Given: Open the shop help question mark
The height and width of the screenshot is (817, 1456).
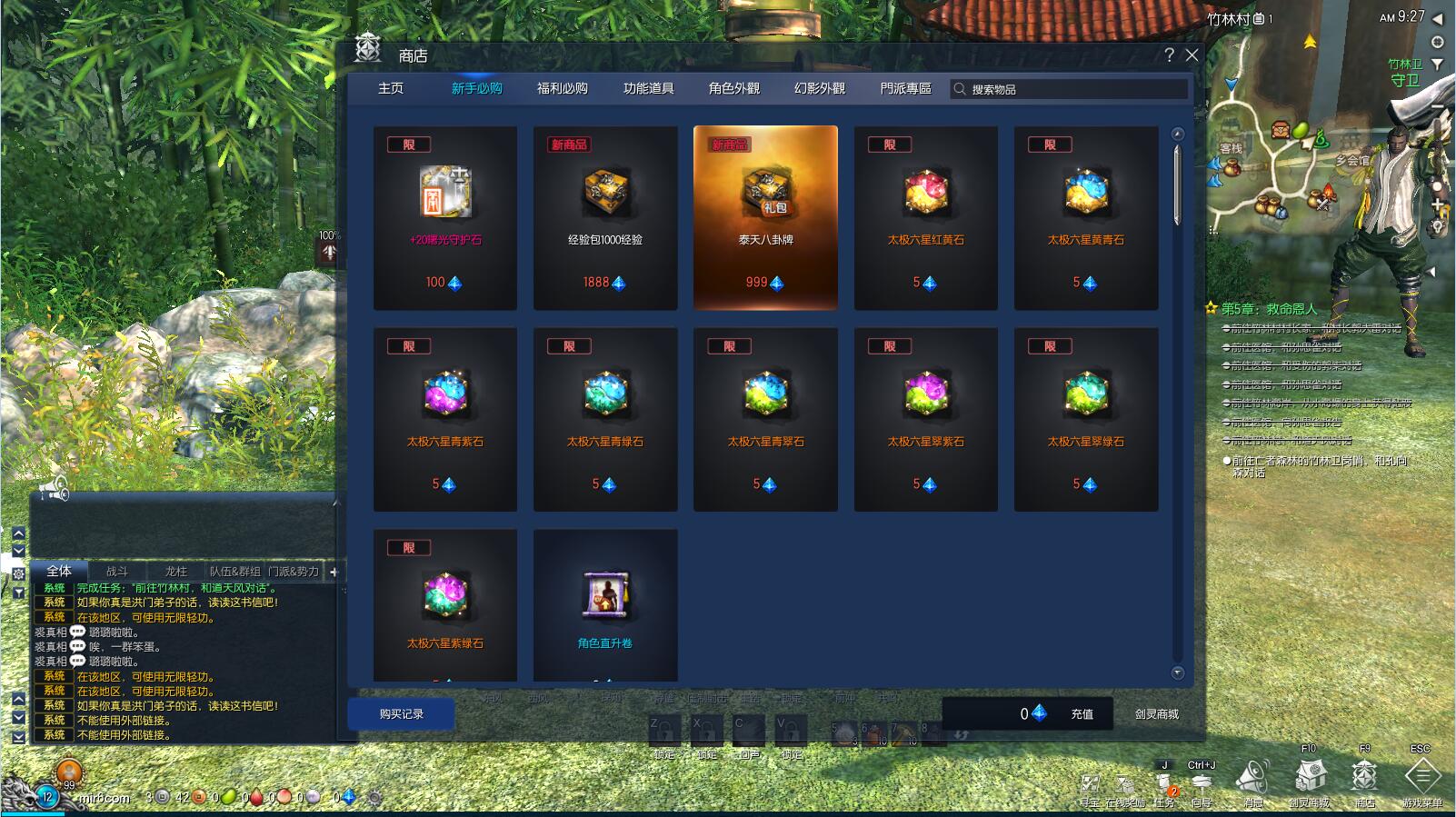Looking at the screenshot, I should pyautogui.click(x=1169, y=55).
